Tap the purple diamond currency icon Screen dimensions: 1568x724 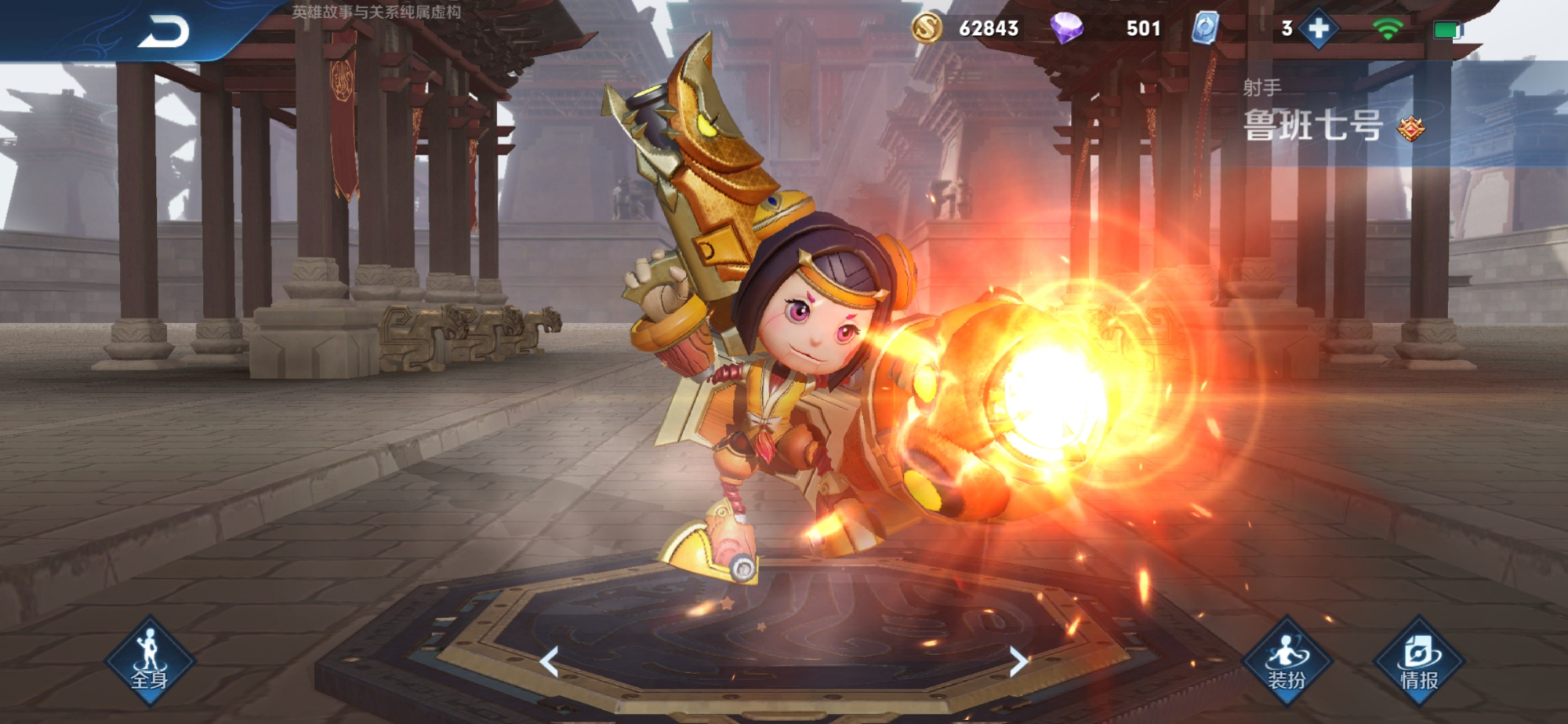(1066, 28)
